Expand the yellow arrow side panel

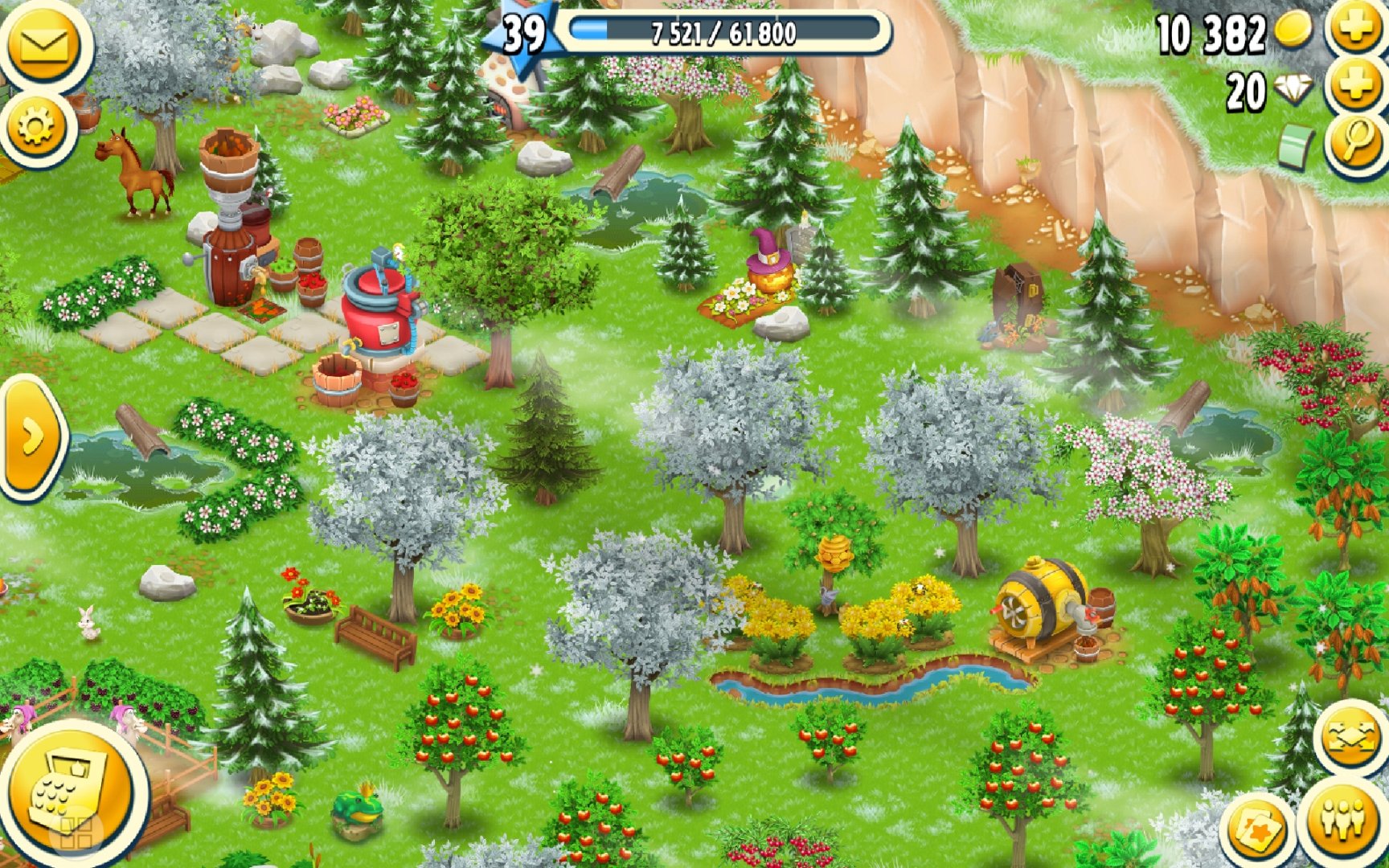32,438
